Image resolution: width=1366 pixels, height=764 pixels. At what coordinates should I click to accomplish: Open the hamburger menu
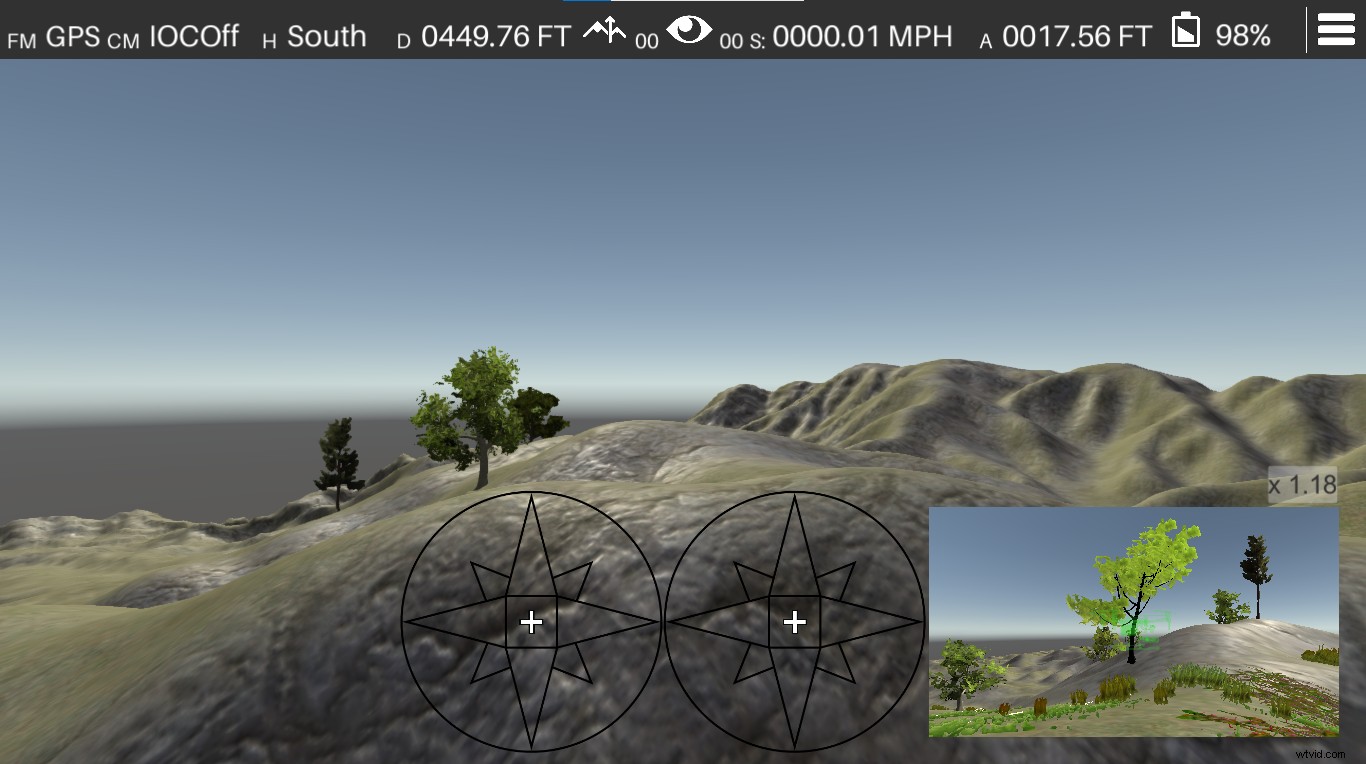pyautogui.click(x=1336, y=29)
